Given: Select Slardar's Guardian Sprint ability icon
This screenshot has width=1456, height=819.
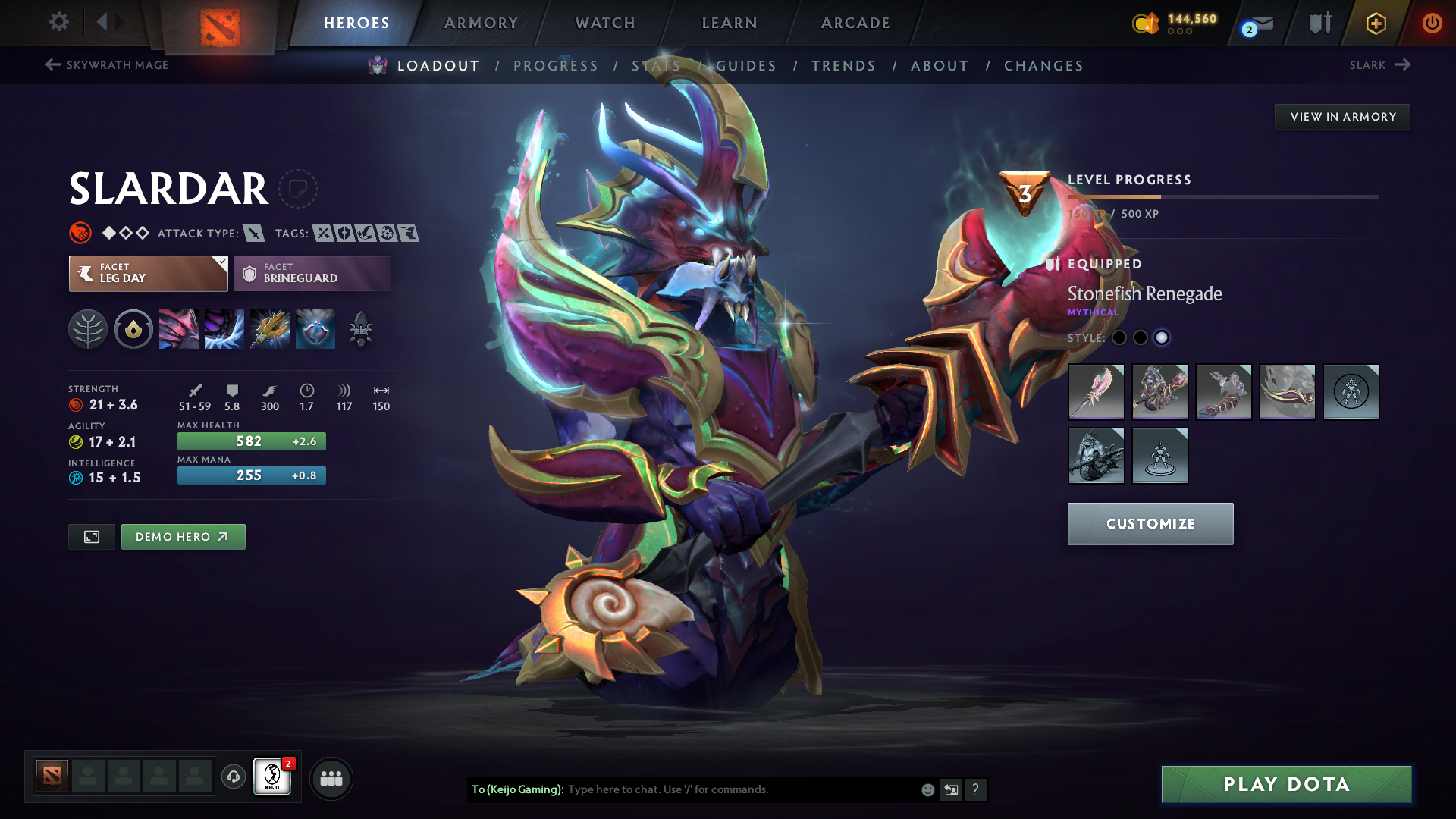Looking at the screenshot, I should tap(178, 329).
